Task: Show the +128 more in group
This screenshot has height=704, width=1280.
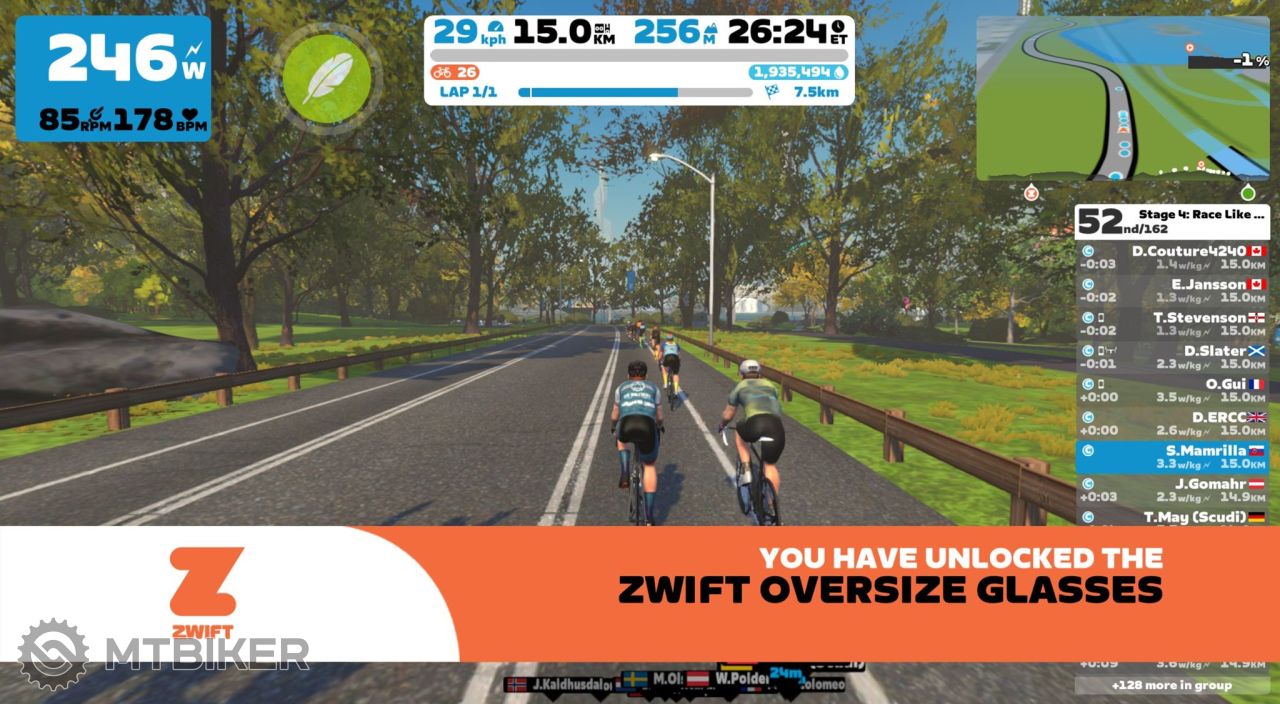Action: (x=1171, y=685)
